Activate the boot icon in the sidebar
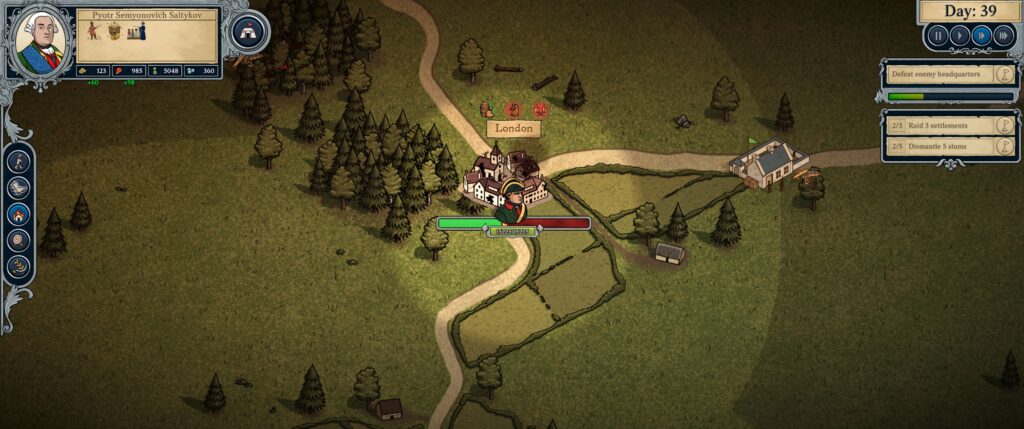The image size is (1024, 429). (19, 187)
